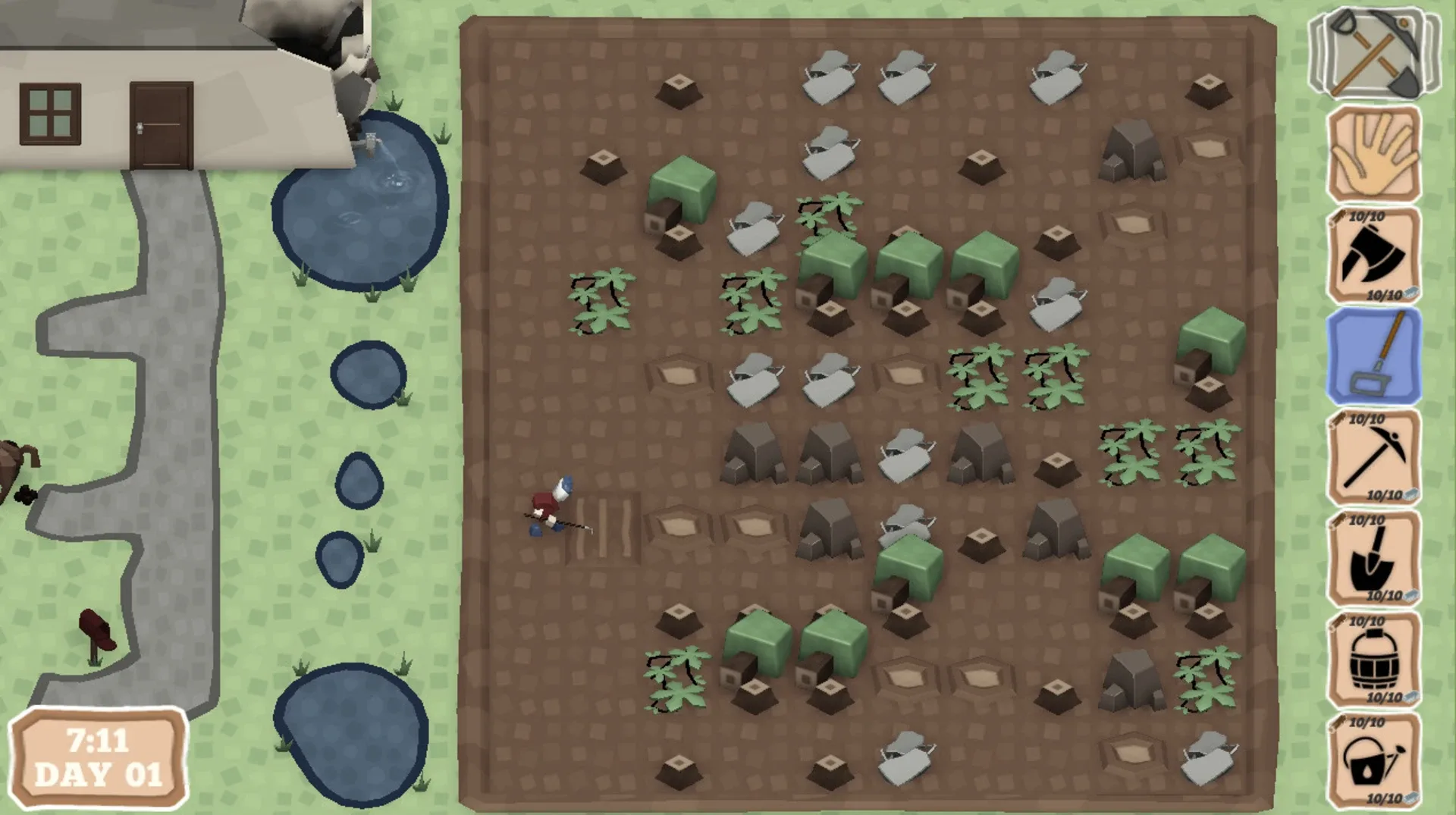Select the watering can tool

coord(1374,766)
